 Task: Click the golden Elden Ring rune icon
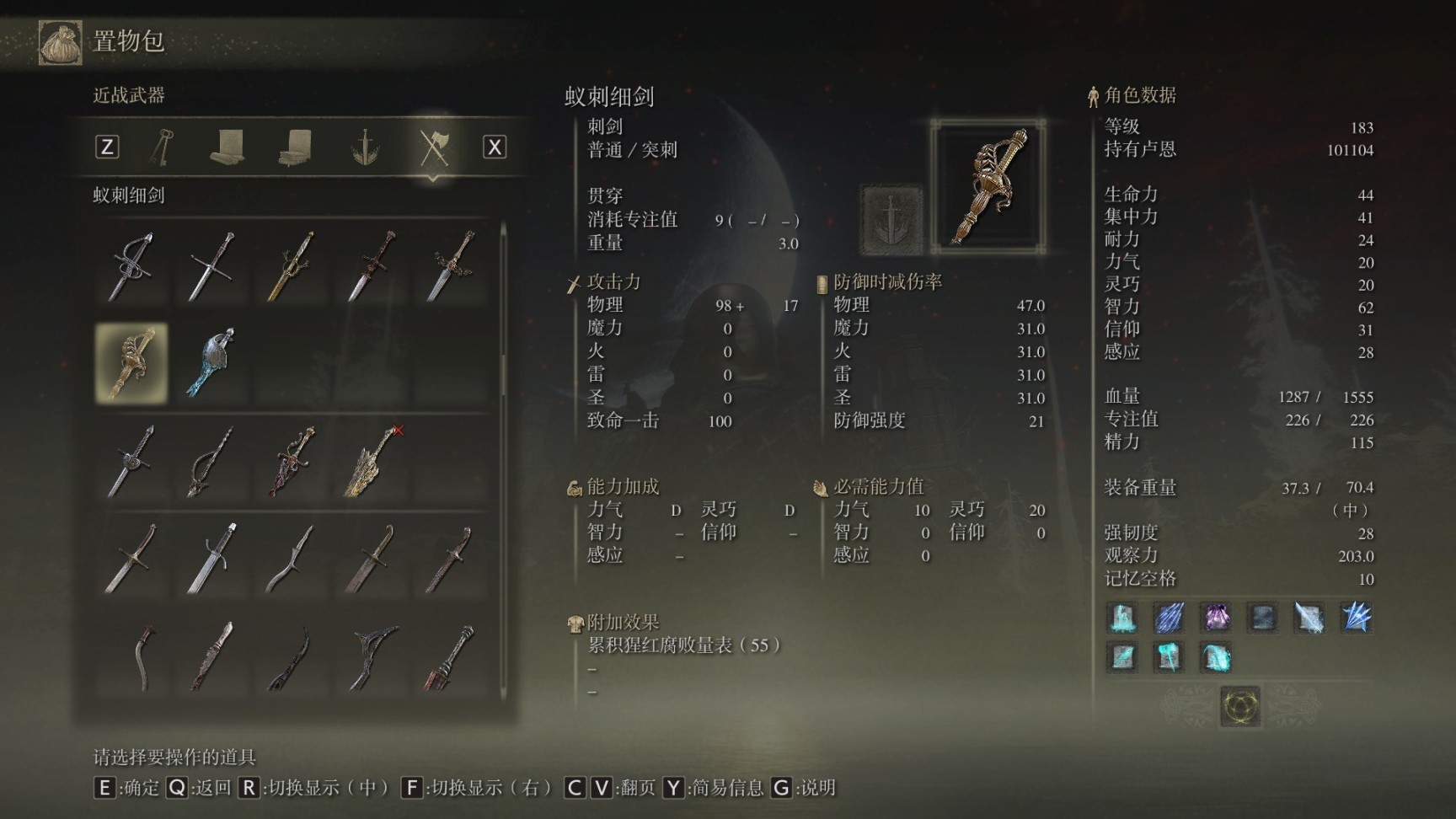[x=1240, y=705]
